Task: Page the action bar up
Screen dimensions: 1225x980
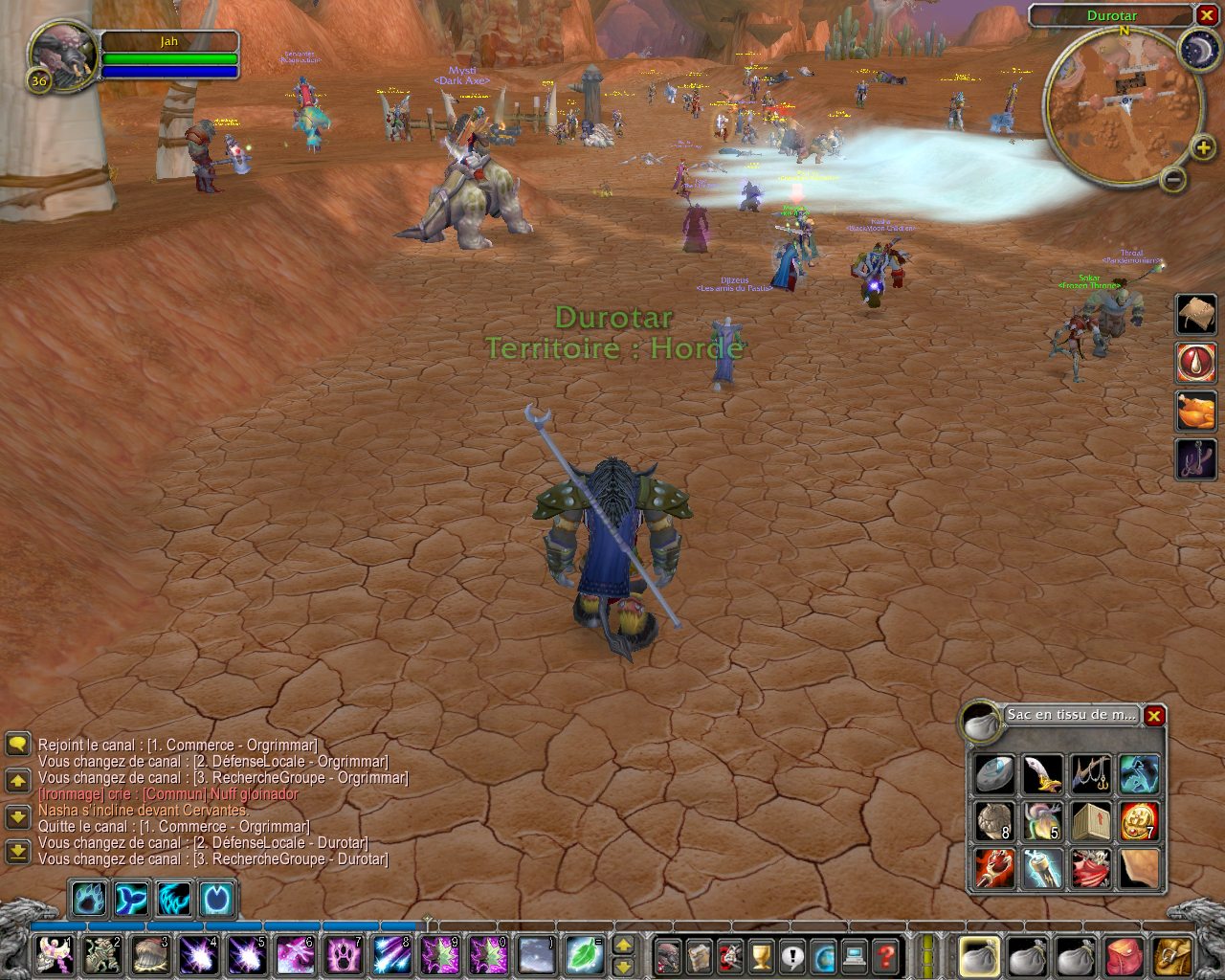Action: point(623,946)
